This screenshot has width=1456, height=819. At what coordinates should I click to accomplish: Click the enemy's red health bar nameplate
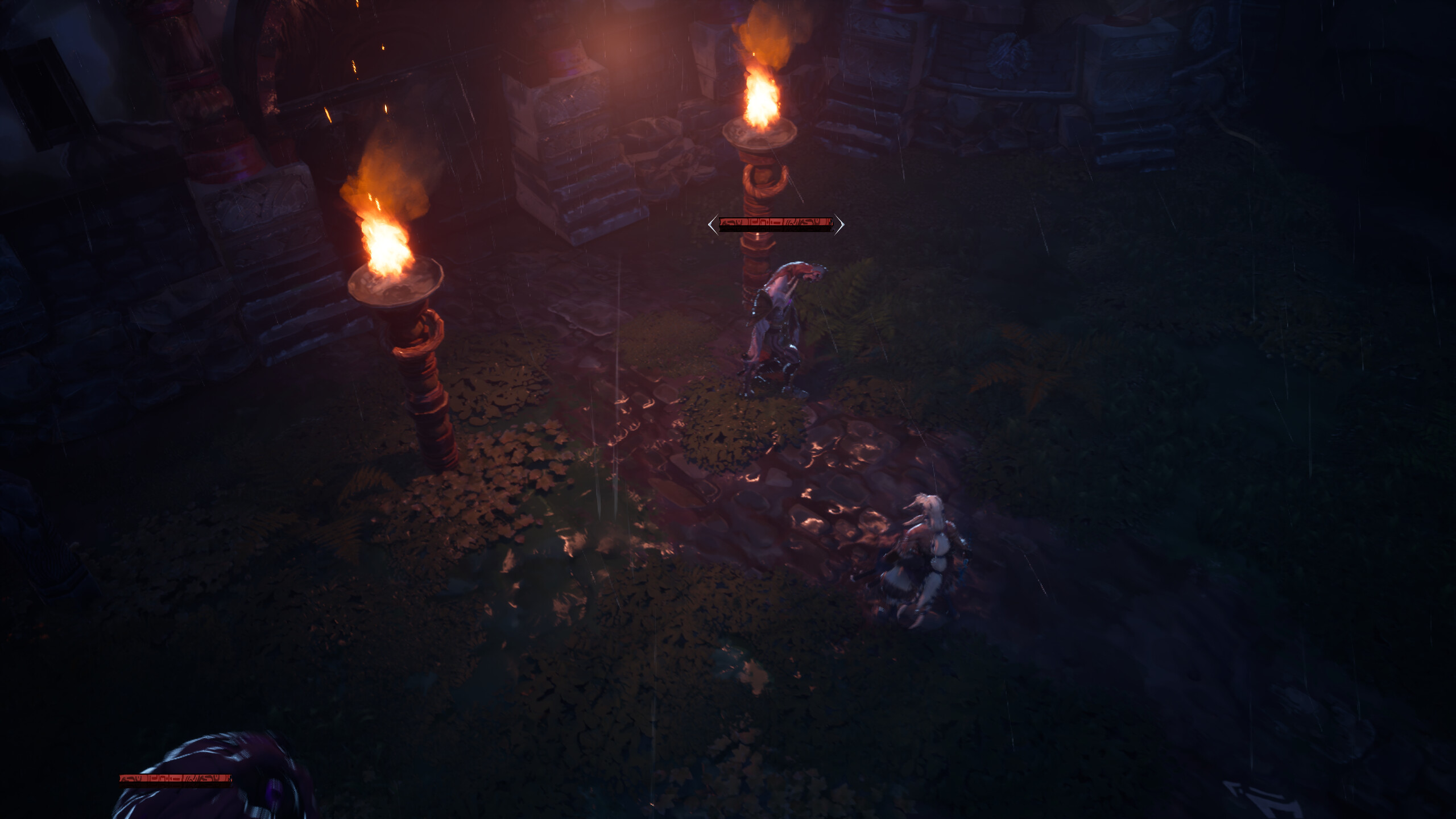(776, 225)
